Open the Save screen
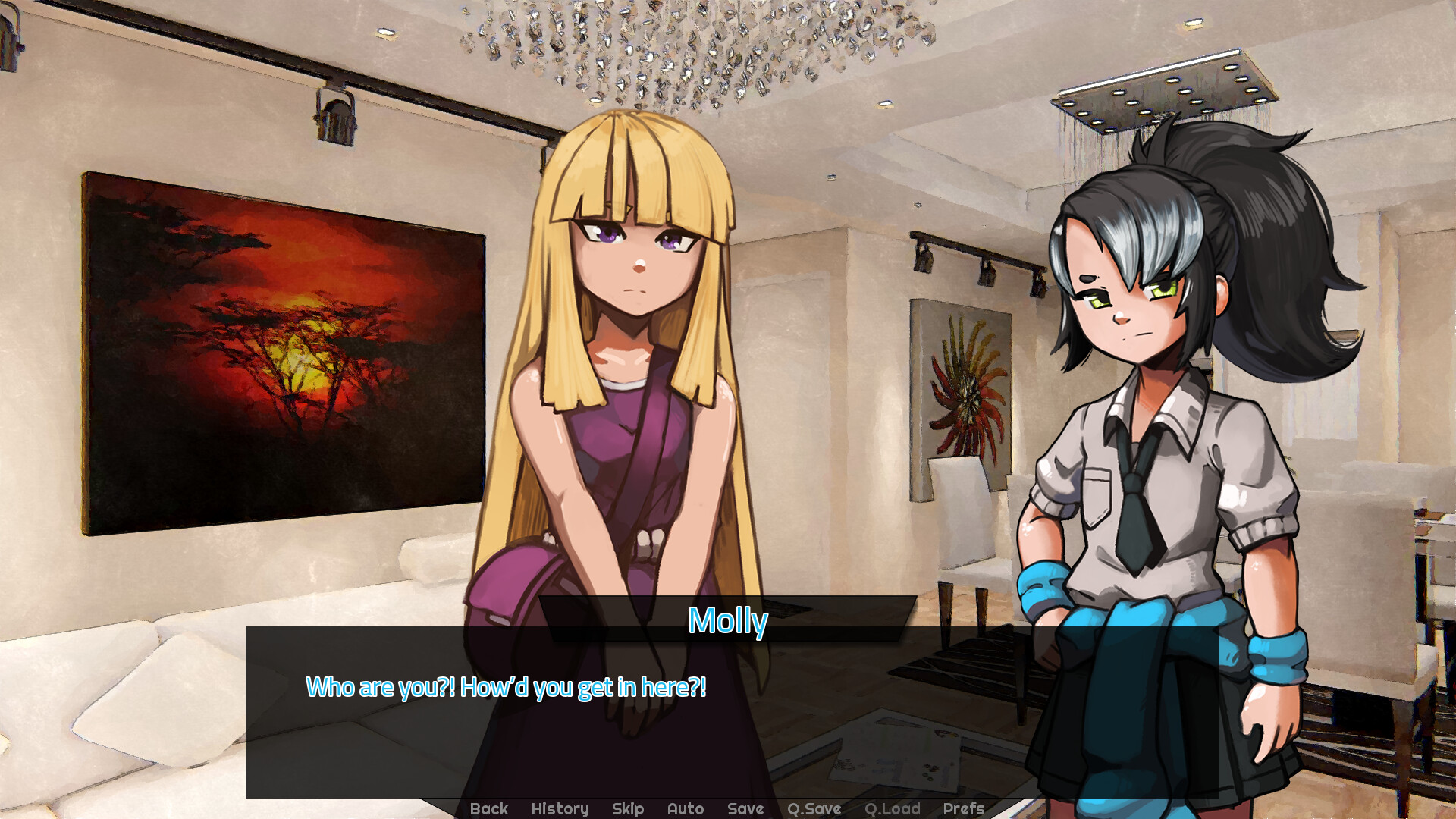 point(745,808)
